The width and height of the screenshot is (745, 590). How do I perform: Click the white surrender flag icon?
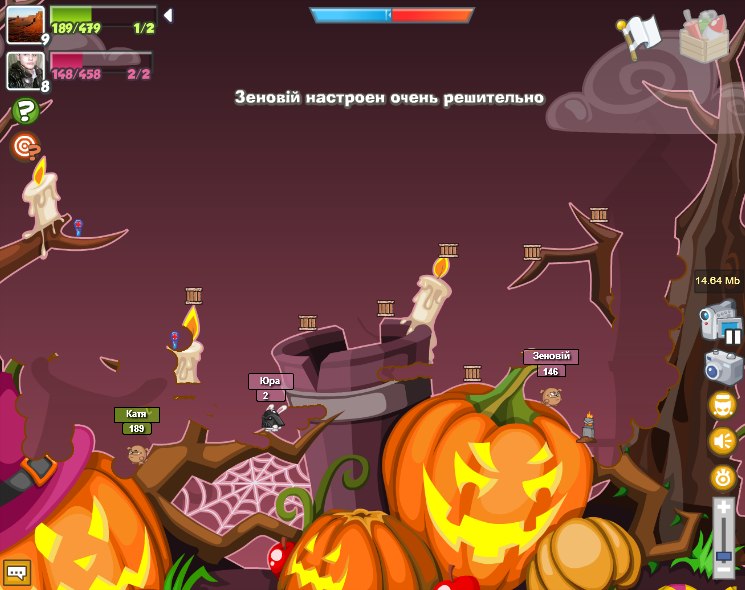point(641,35)
